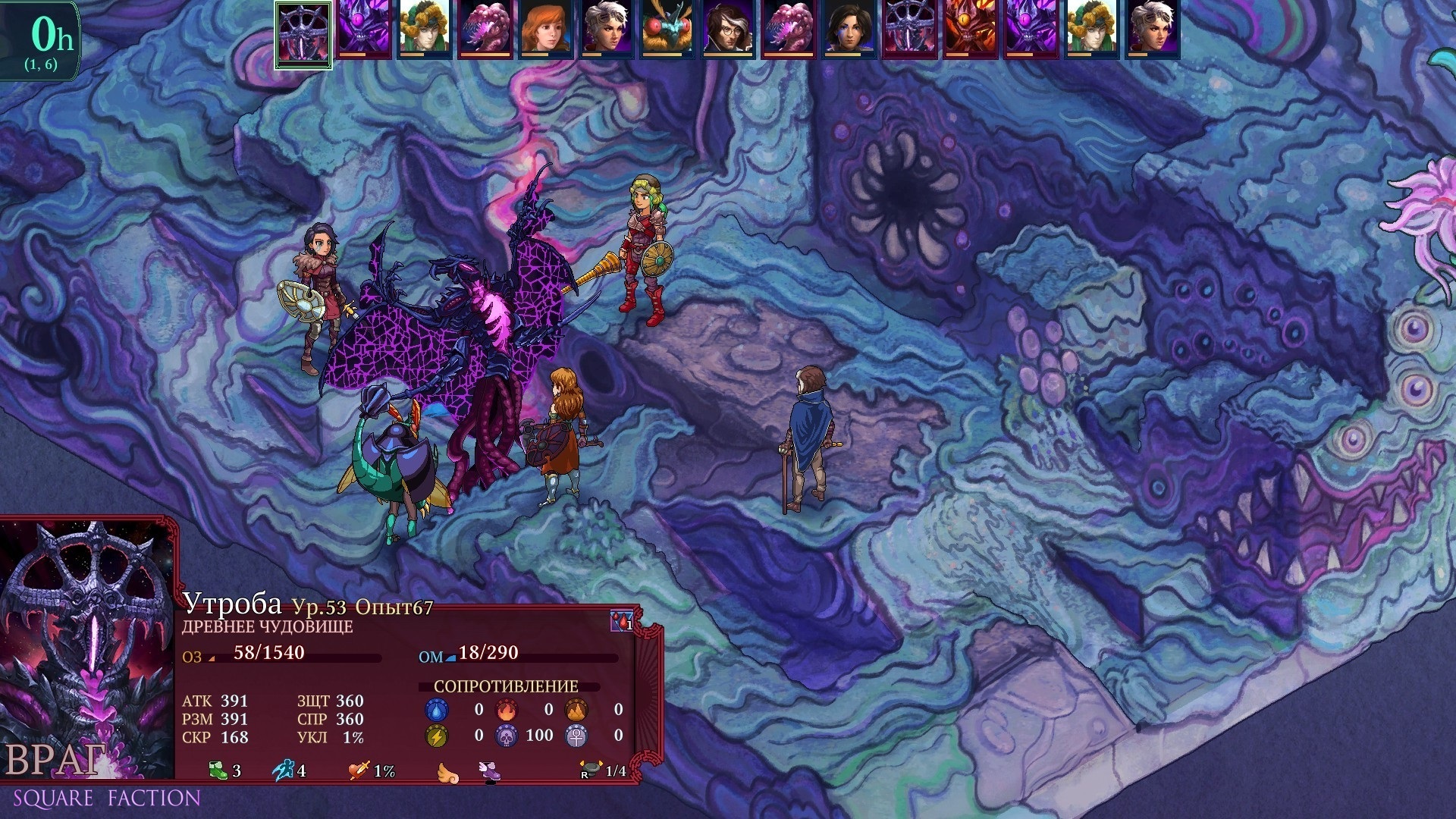Select the dark-haired woman turn portrait
Viewport: 1456px width, 819px height.
[x=849, y=30]
